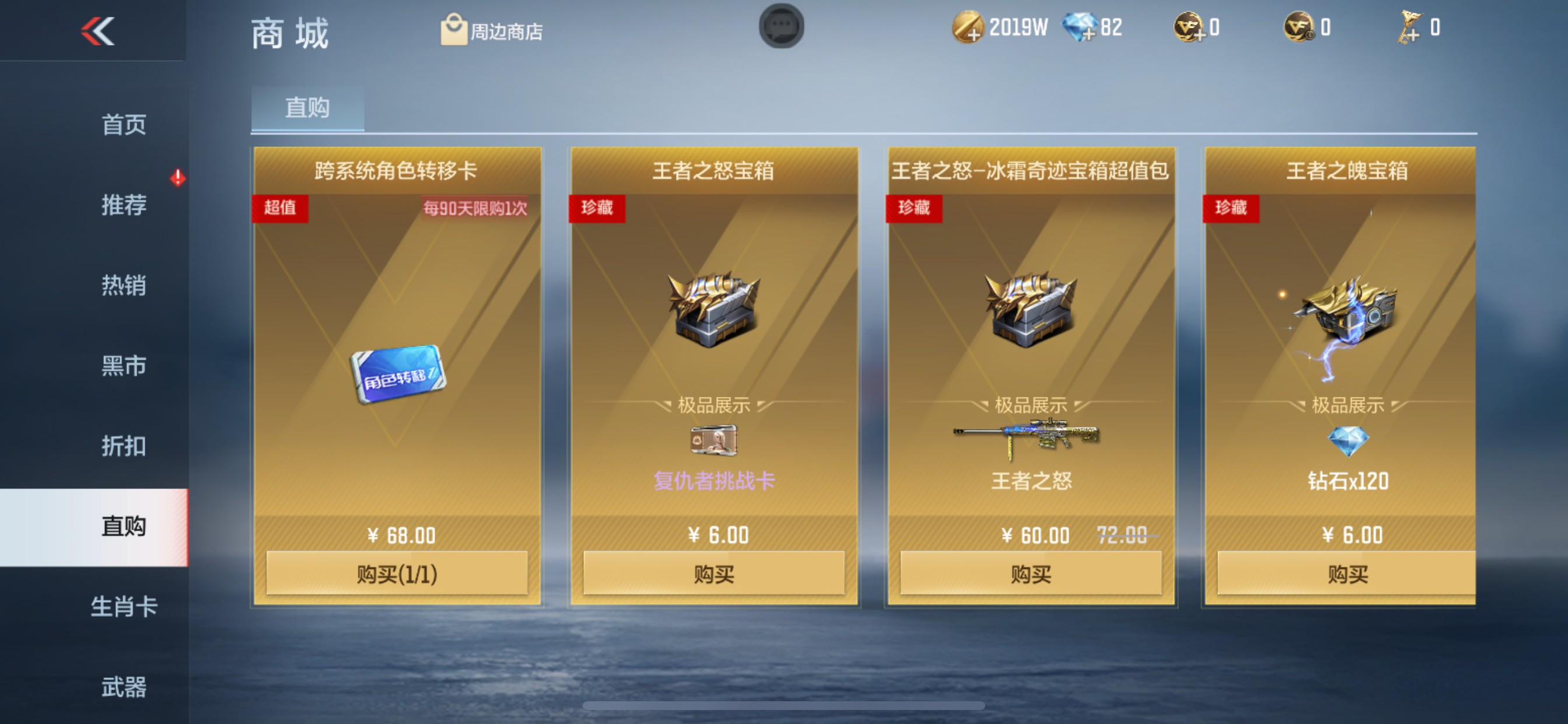Navigate to the 武器 weapons category
The width and height of the screenshot is (1568, 724).
[x=124, y=687]
